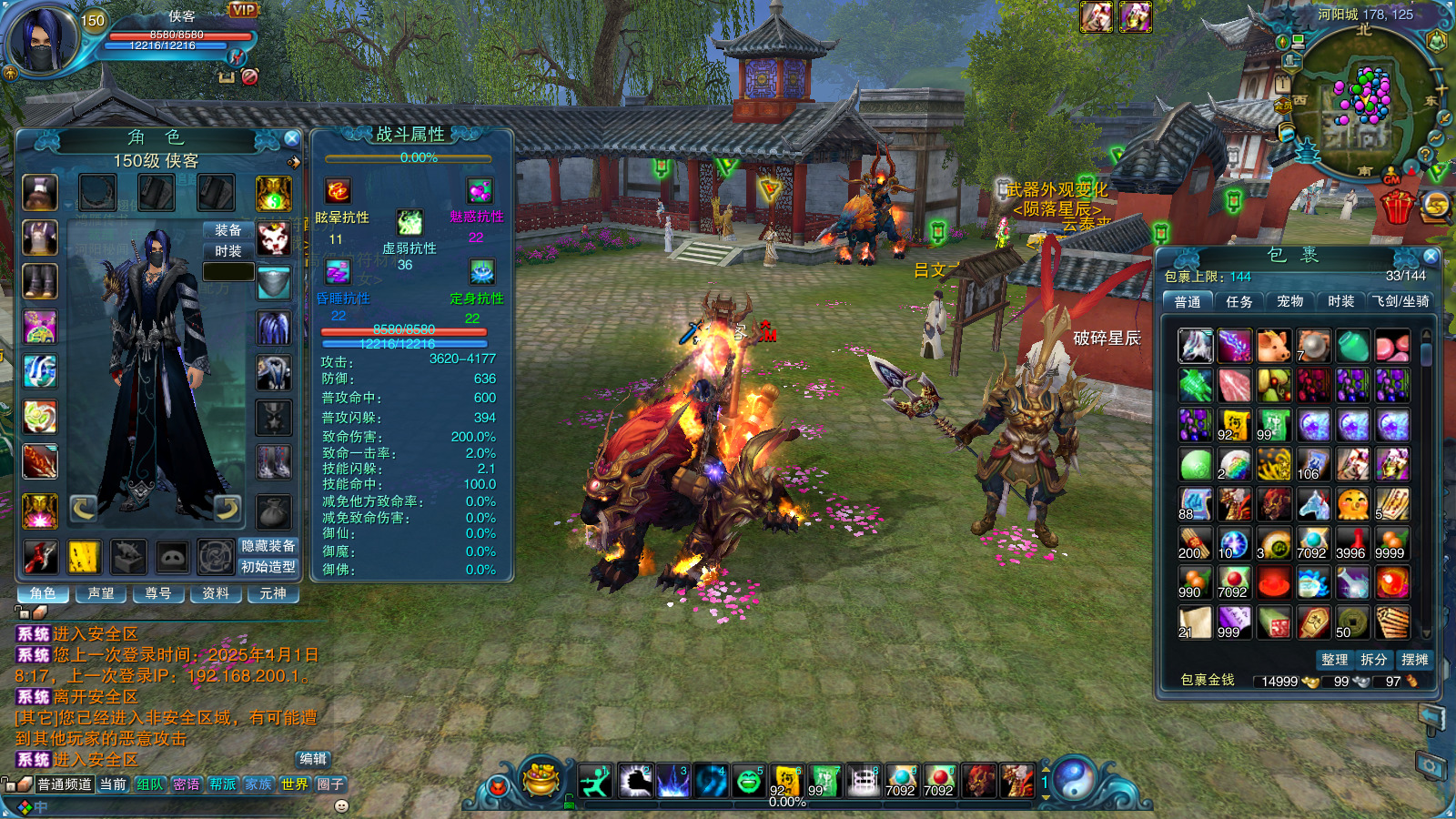Switch chat to 世界 world channel
The image size is (1456, 819).
pos(294,784)
